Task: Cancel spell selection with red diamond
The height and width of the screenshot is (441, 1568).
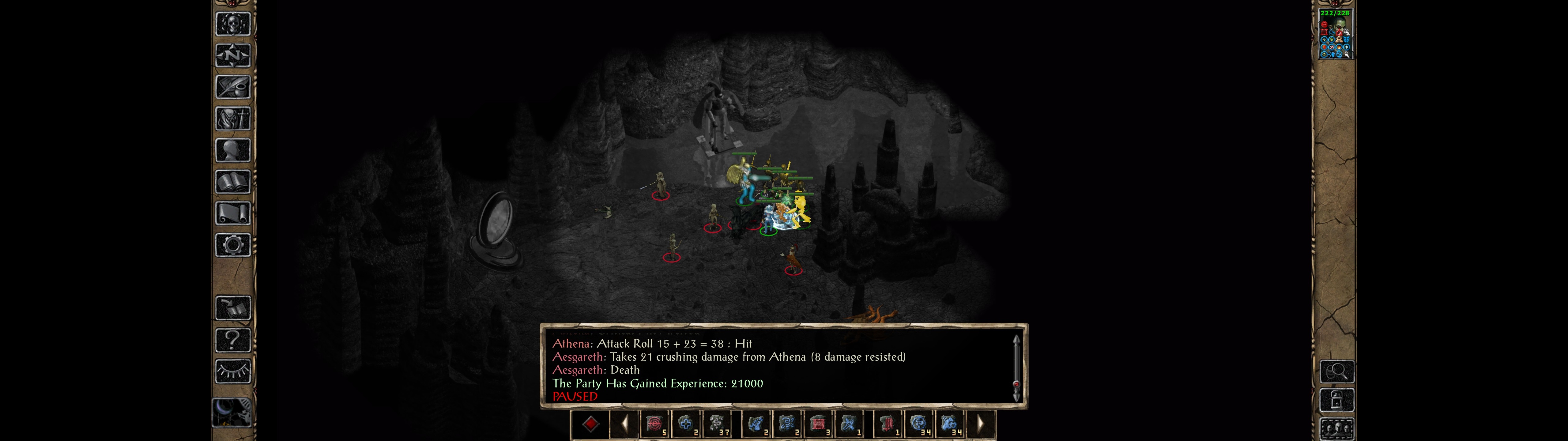Action: coord(590,424)
